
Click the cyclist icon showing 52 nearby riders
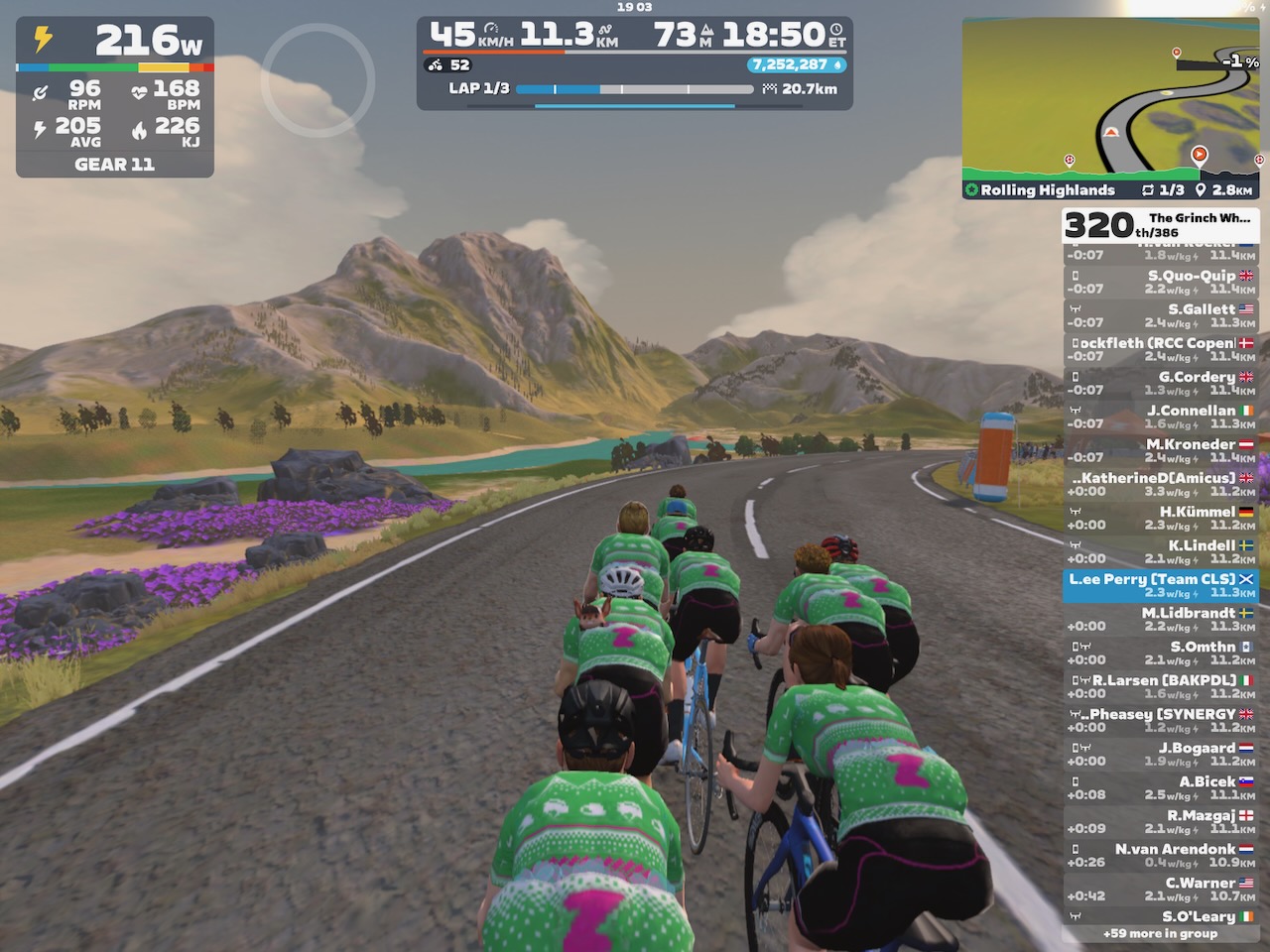pos(435,63)
